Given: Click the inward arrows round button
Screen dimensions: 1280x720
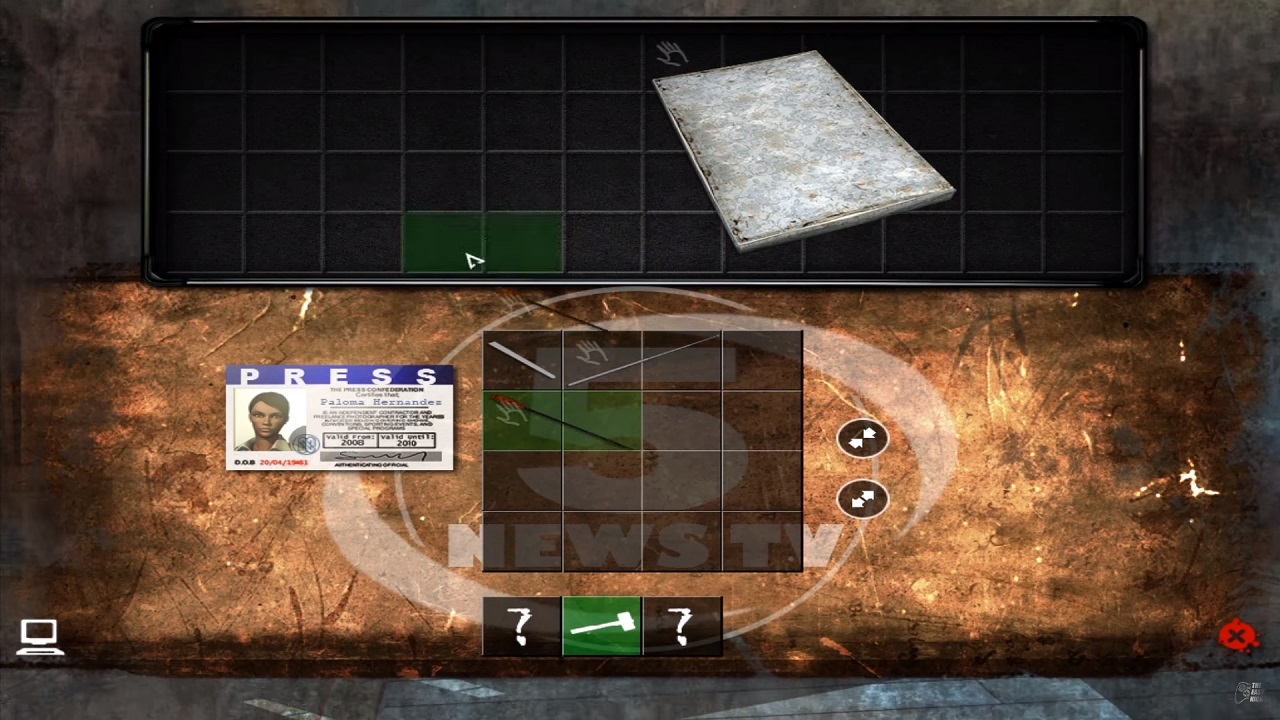Looking at the screenshot, I should (862, 438).
